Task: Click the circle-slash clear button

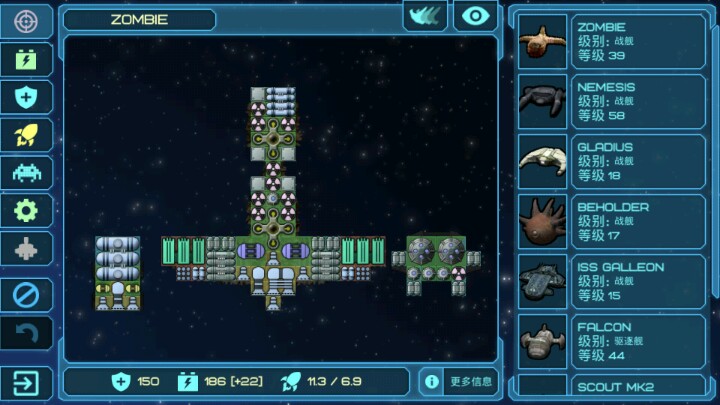Action: (26, 294)
